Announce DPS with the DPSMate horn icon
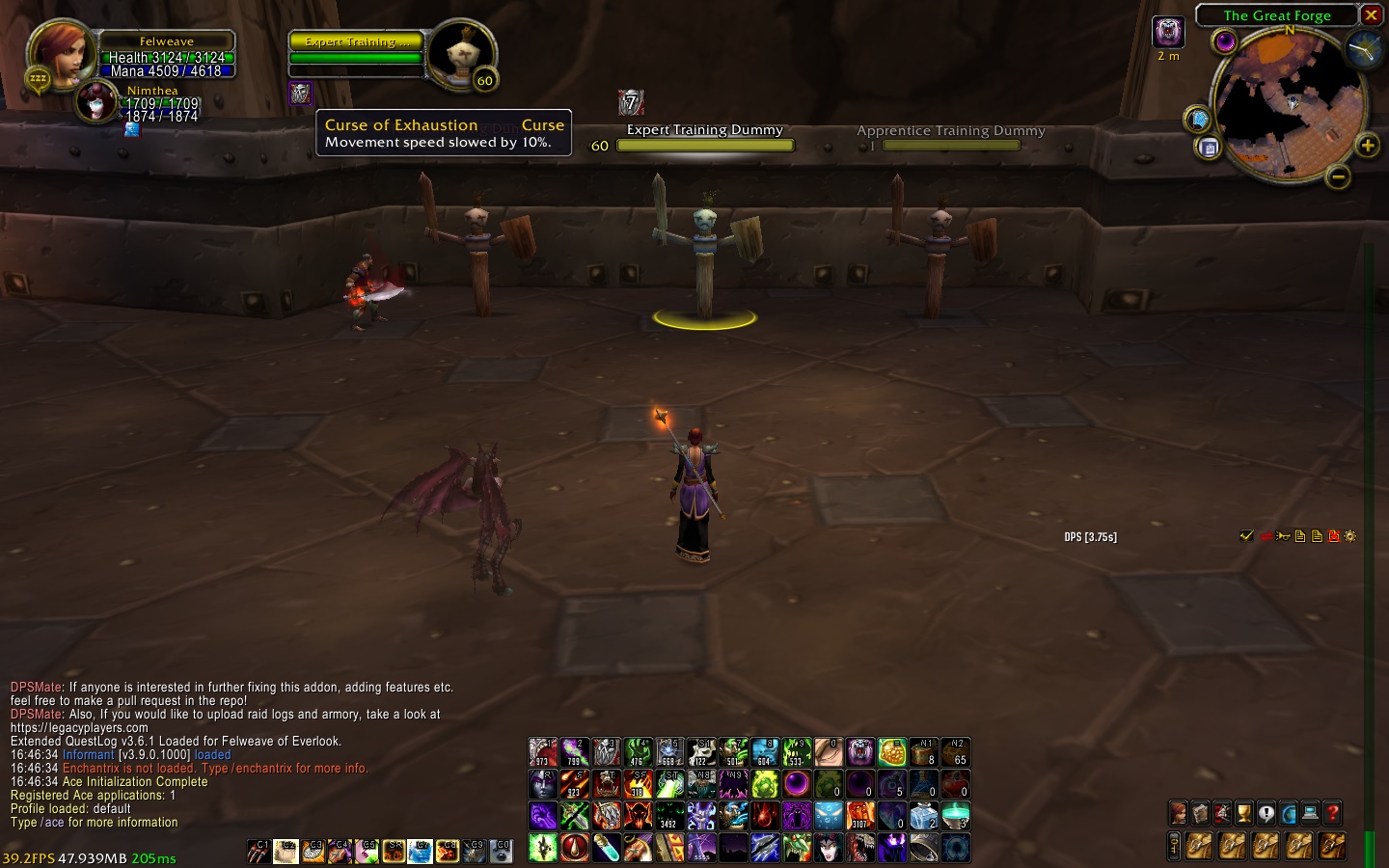This screenshot has height=868, width=1389. click(x=1282, y=536)
